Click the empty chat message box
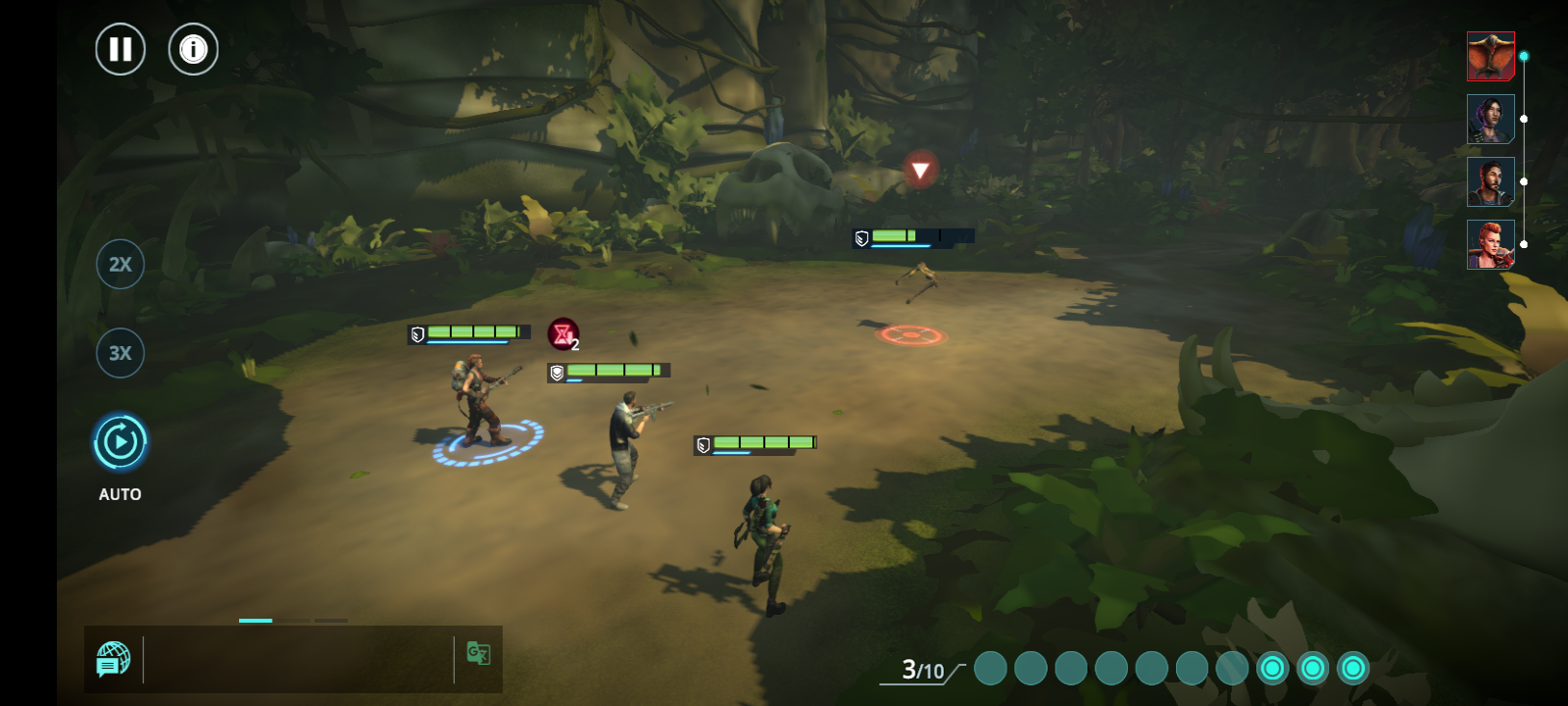The height and width of the screenshot is (706, 1568). click(x=298, y=659)
